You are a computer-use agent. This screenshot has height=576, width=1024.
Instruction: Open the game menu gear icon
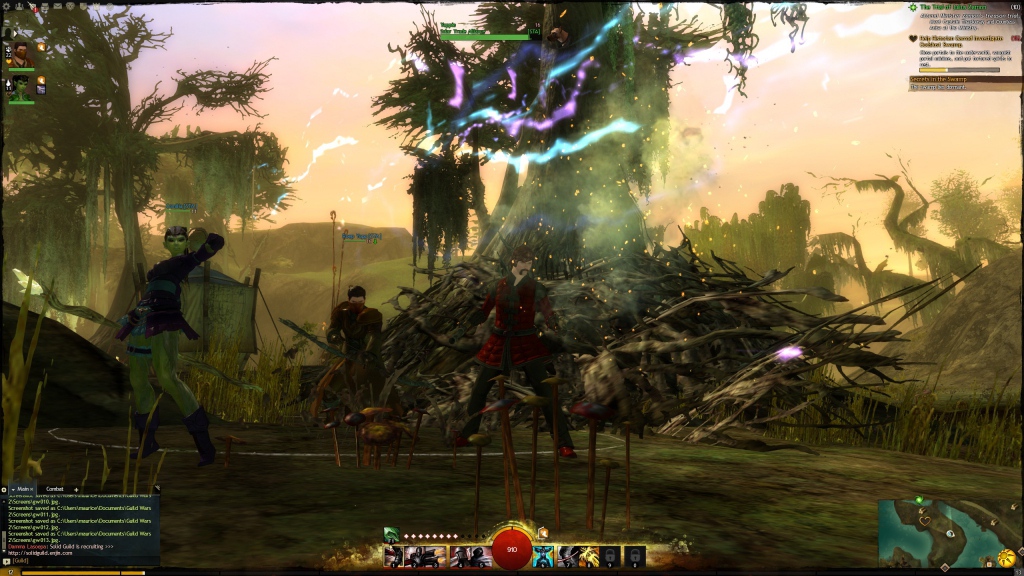click(x=6, y=6)
